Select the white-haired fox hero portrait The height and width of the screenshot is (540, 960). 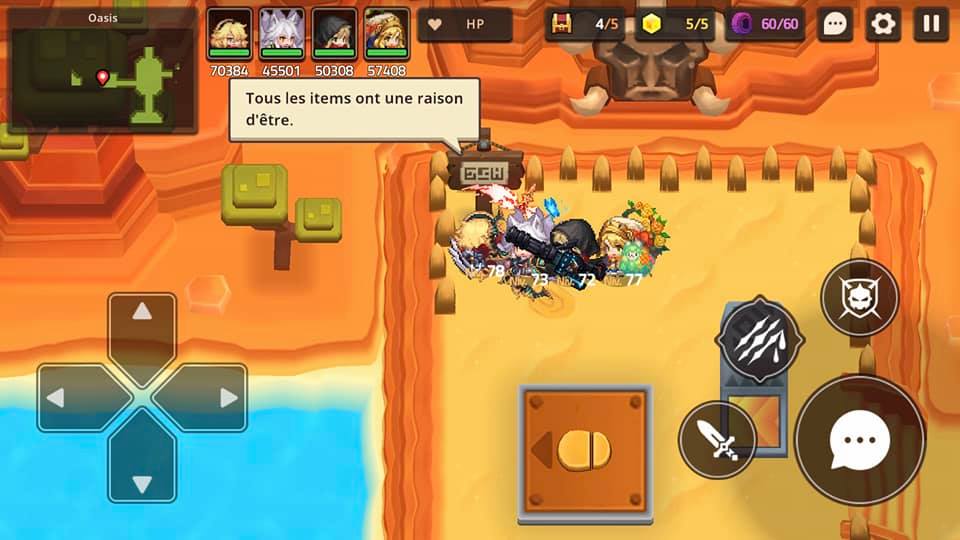click(282, 35)
